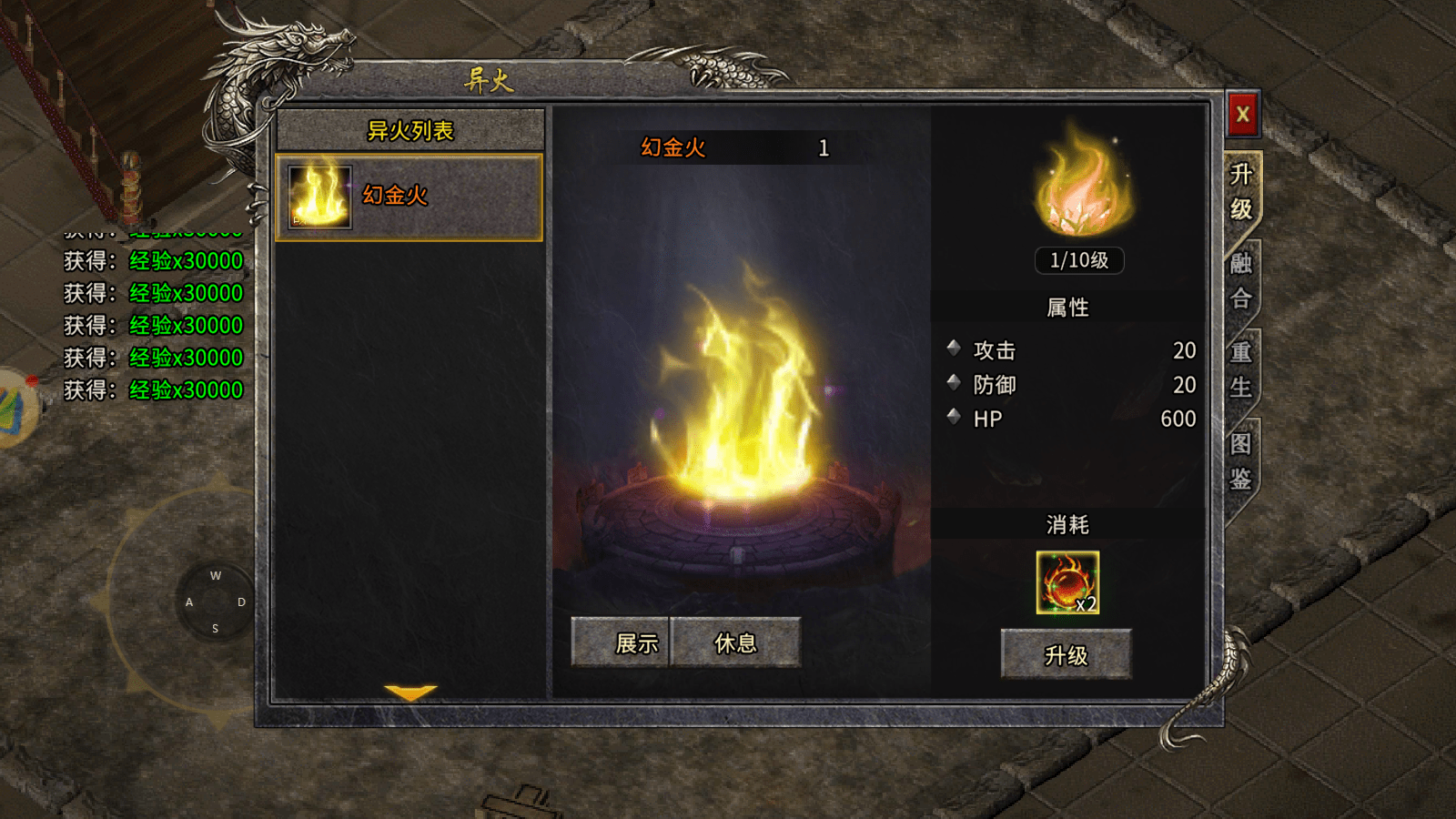Click the yellow down arrow under the list
1456x819 pixels.
410,693
